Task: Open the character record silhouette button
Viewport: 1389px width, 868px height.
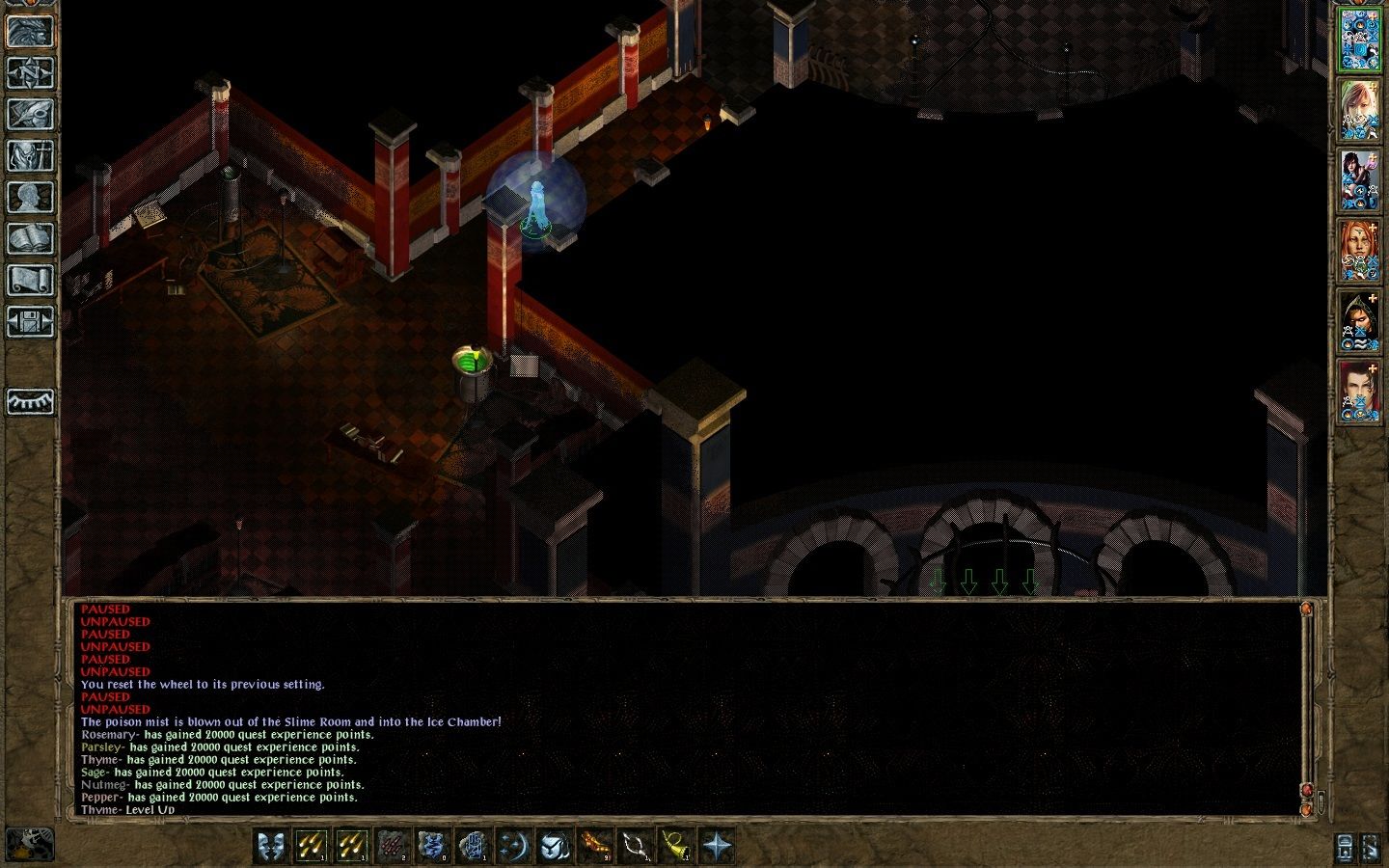Action: [30, 198]
